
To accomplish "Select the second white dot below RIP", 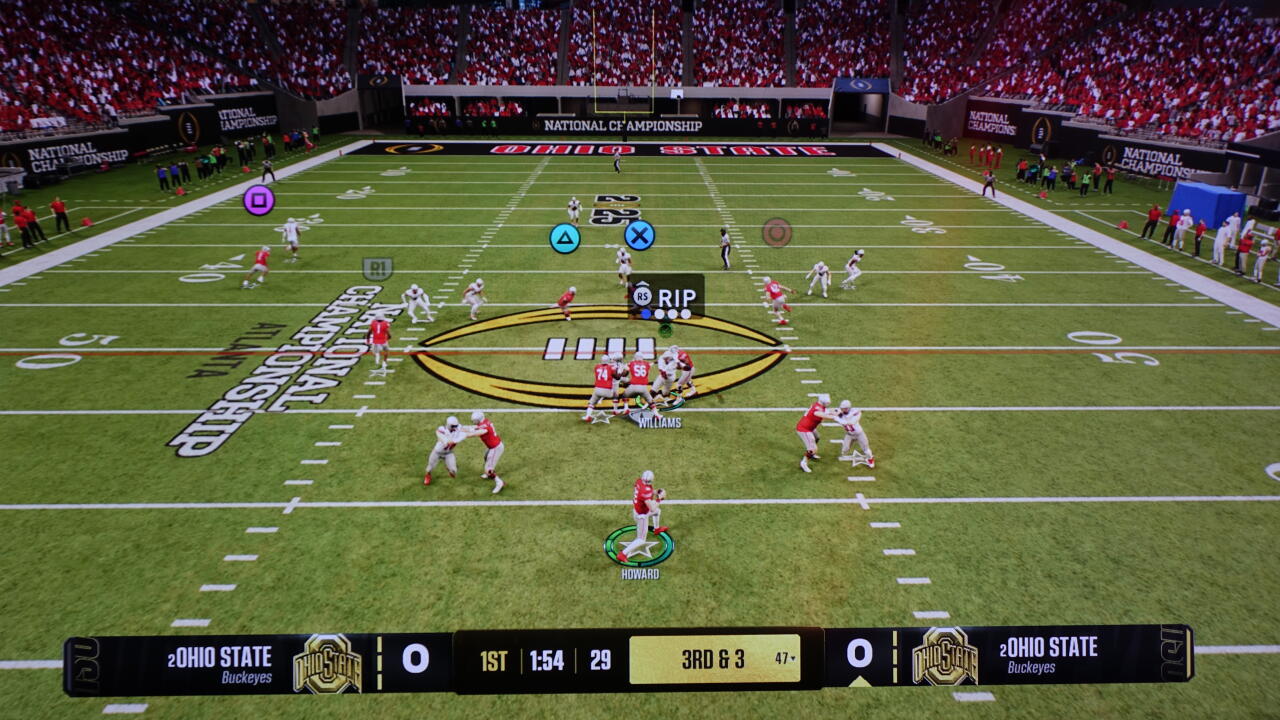I will tap(673, 313).
